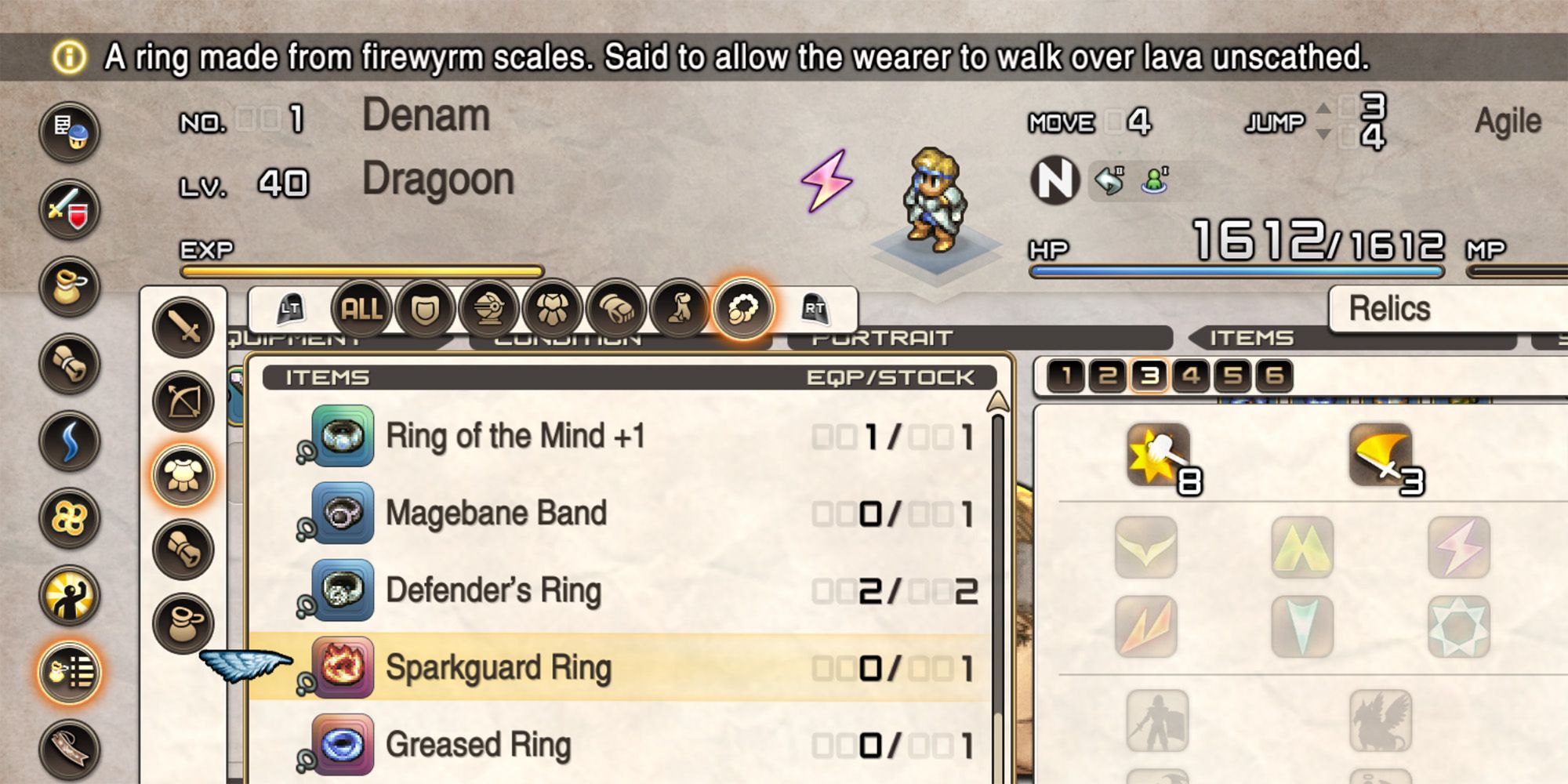The image size is (1568, 784).
Task: Open the consumables bag category icon
Action: click(183, 622)
